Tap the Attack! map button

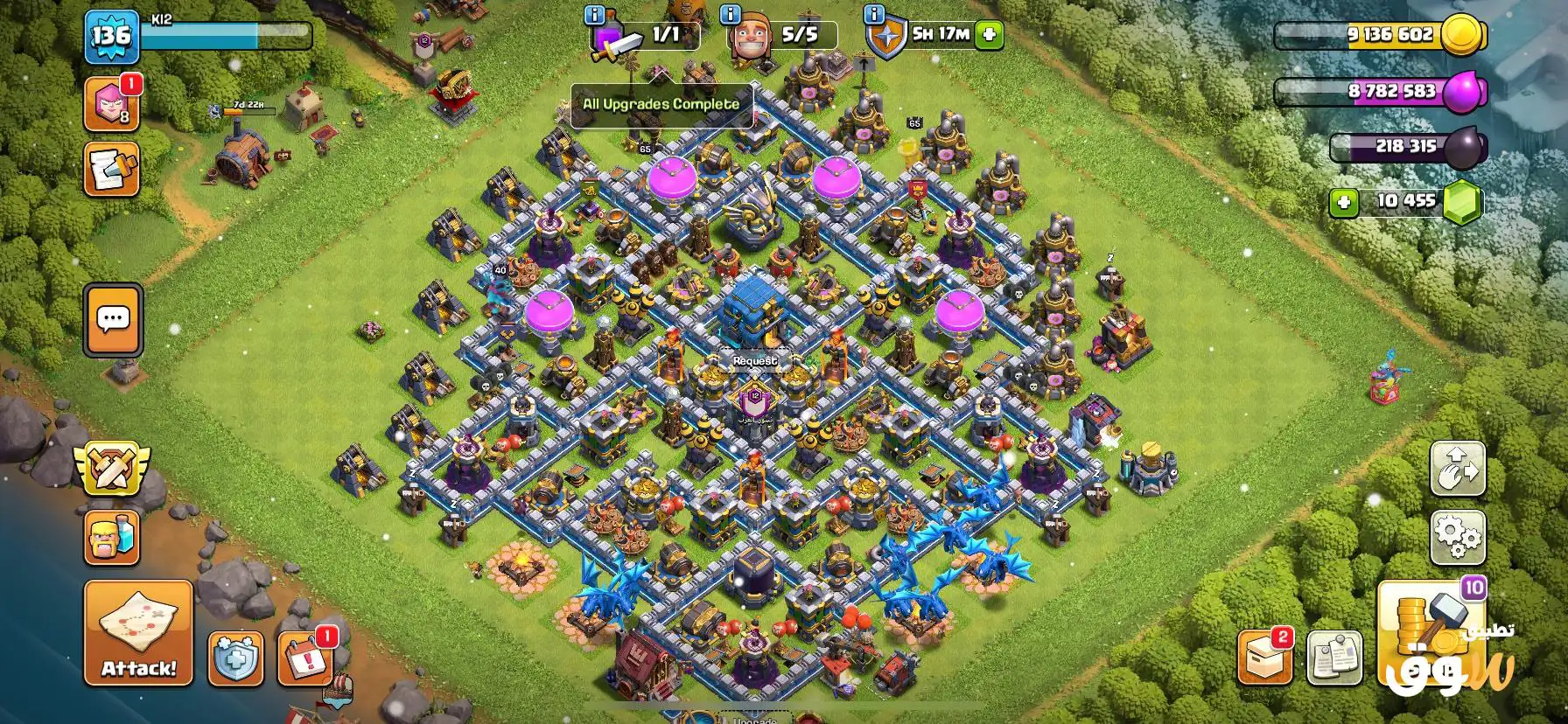coord(138,632)
